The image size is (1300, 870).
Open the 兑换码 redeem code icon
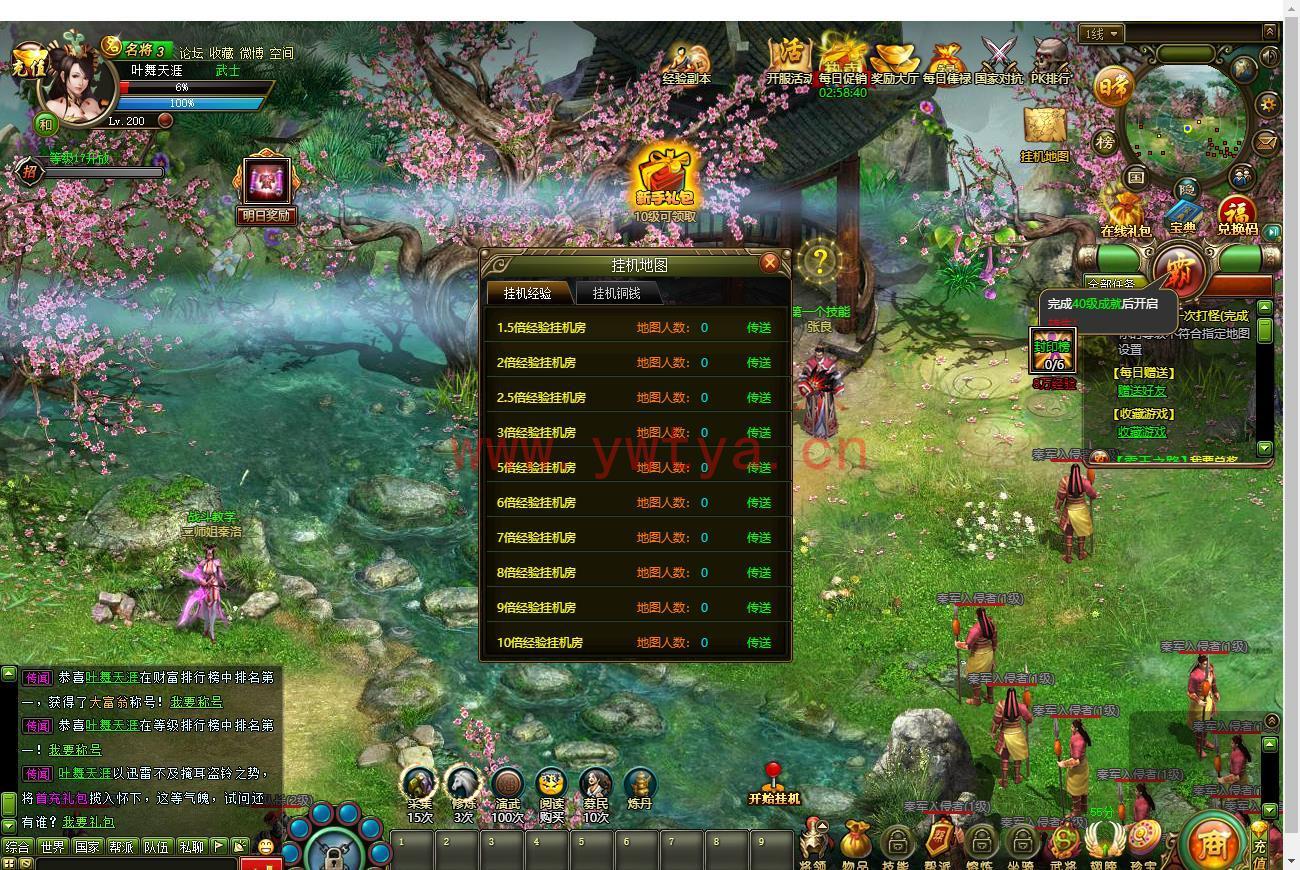[1237, 213]
